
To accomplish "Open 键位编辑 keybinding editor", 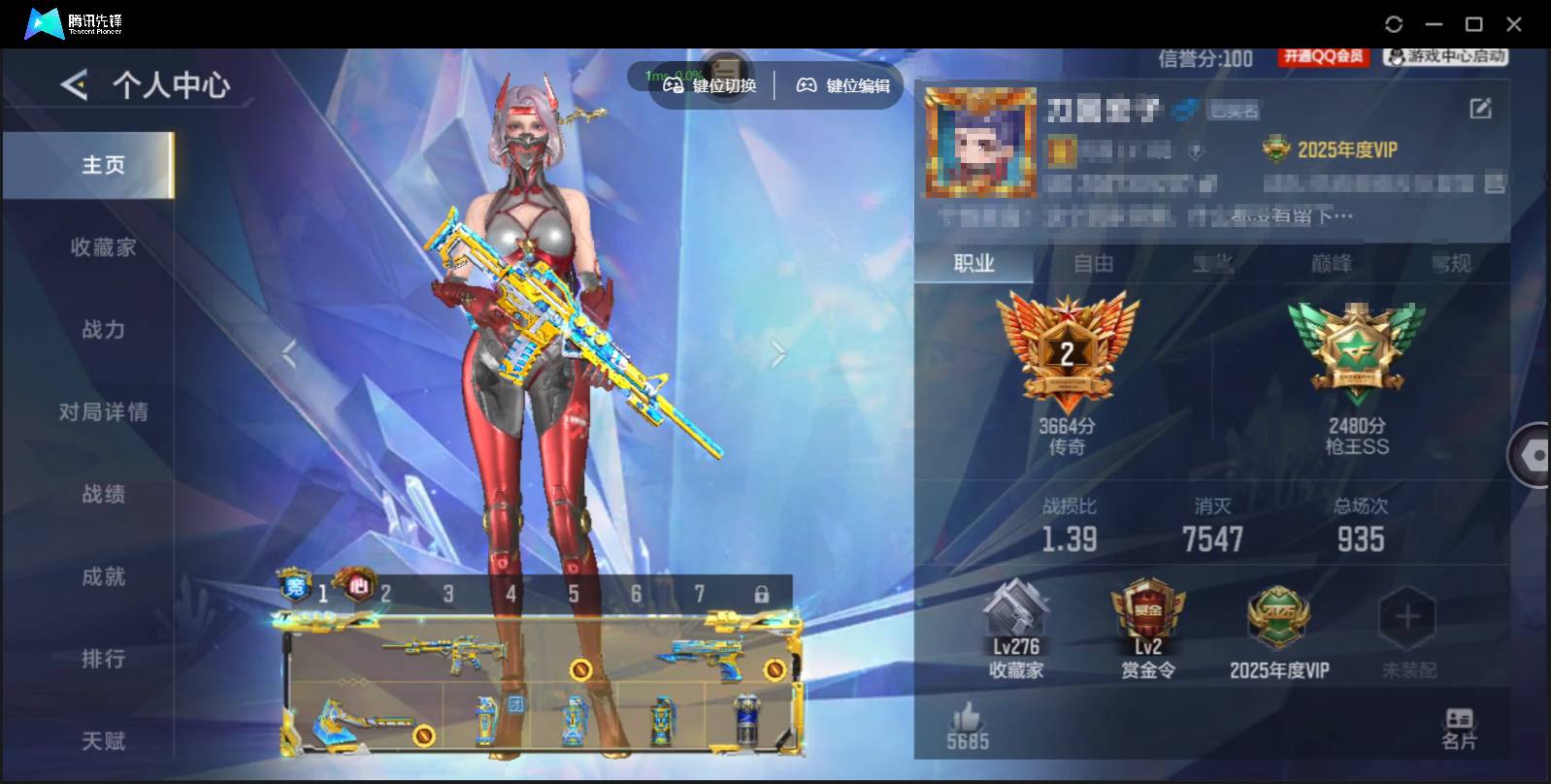I will click(842, 85).
